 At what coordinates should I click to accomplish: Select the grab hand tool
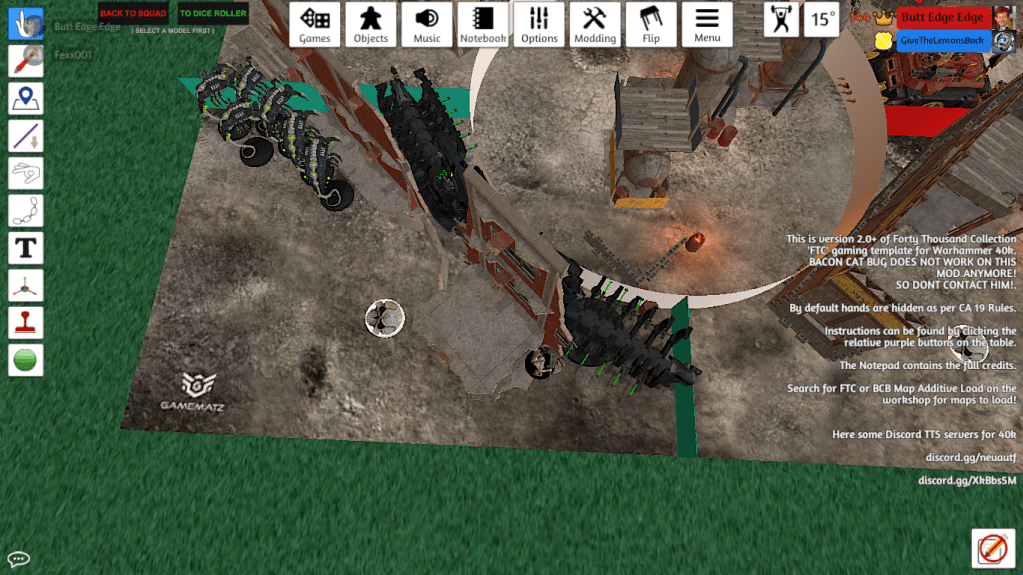[26, 24]
